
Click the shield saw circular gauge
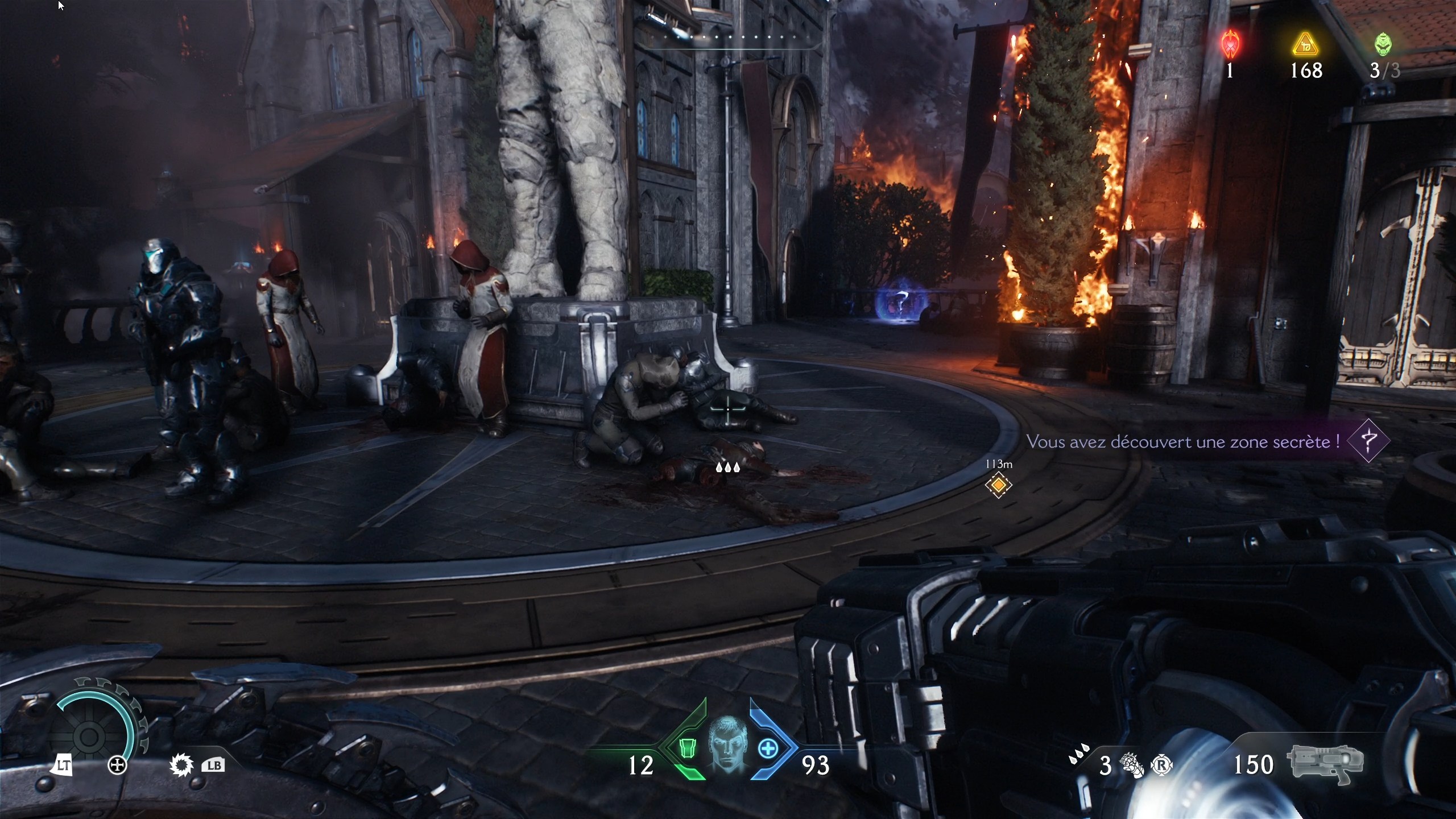click(91, 734)
